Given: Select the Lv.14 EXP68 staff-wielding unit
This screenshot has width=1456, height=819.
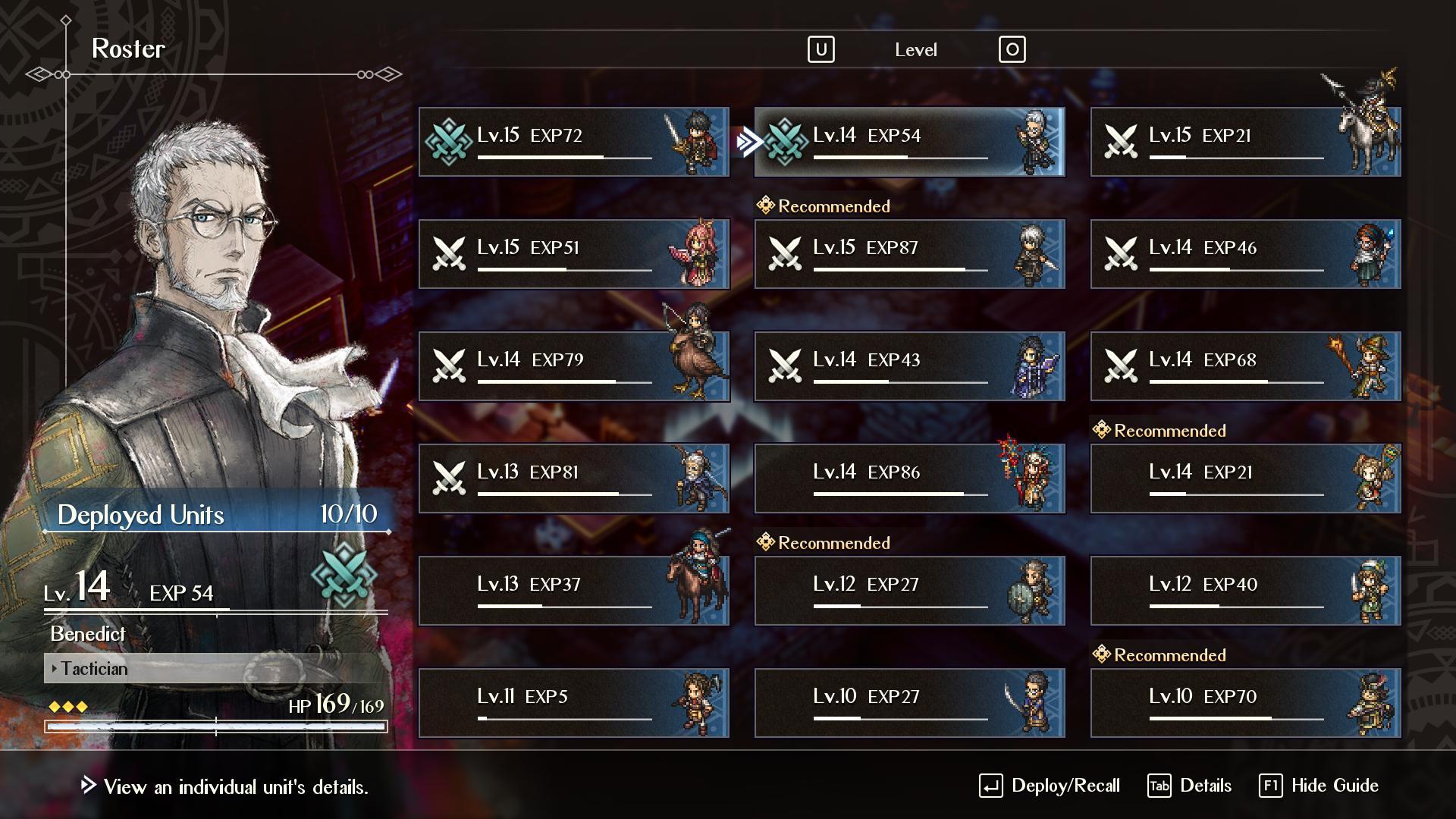Looking at the screenshot, I should coord(1245,366).
